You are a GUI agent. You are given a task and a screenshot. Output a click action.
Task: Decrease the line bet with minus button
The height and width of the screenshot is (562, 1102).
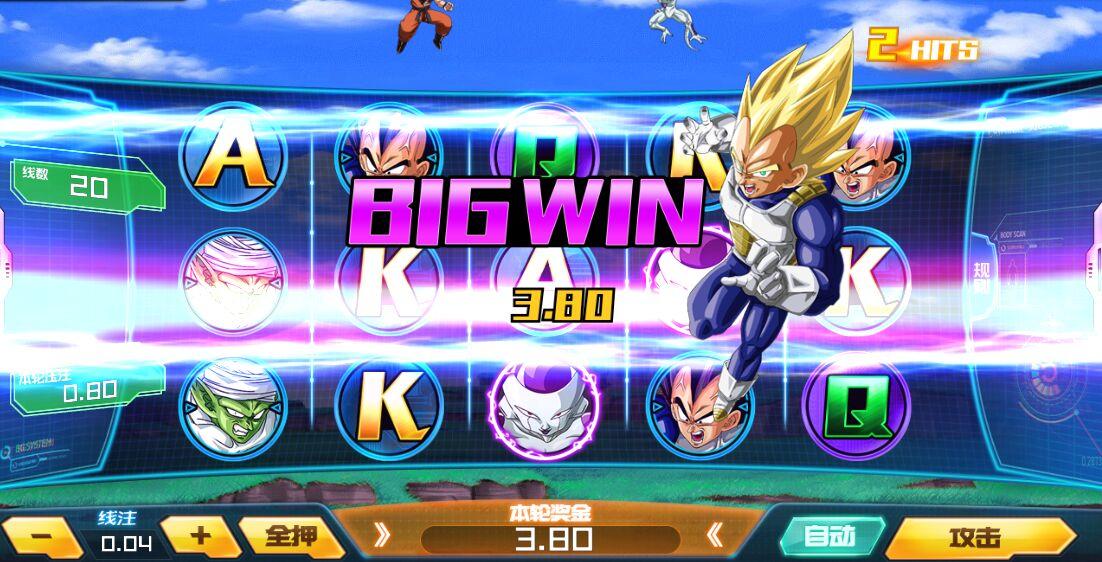pos(42,536)
